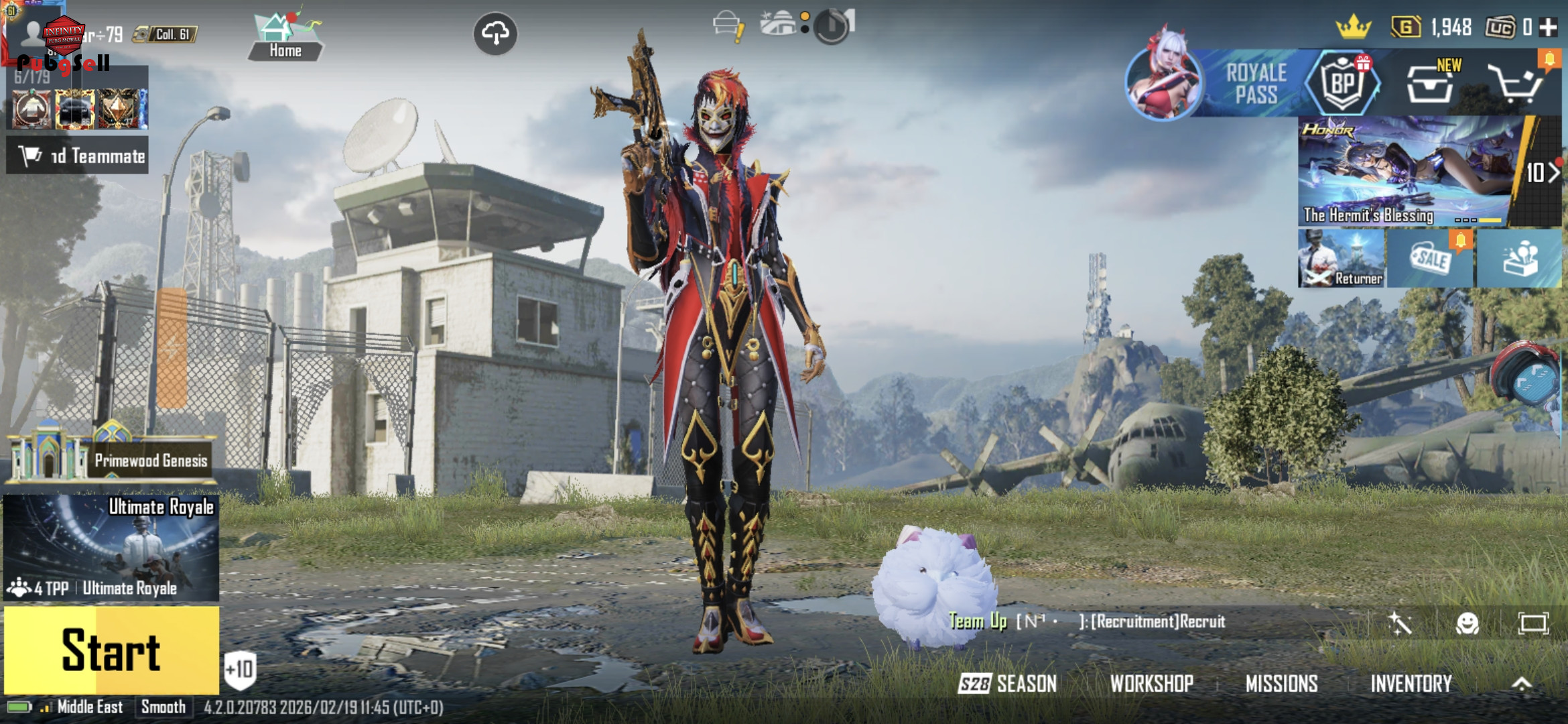Expand the bottom menu arrow
1568x724 pixels.
tap(1522, 684)
